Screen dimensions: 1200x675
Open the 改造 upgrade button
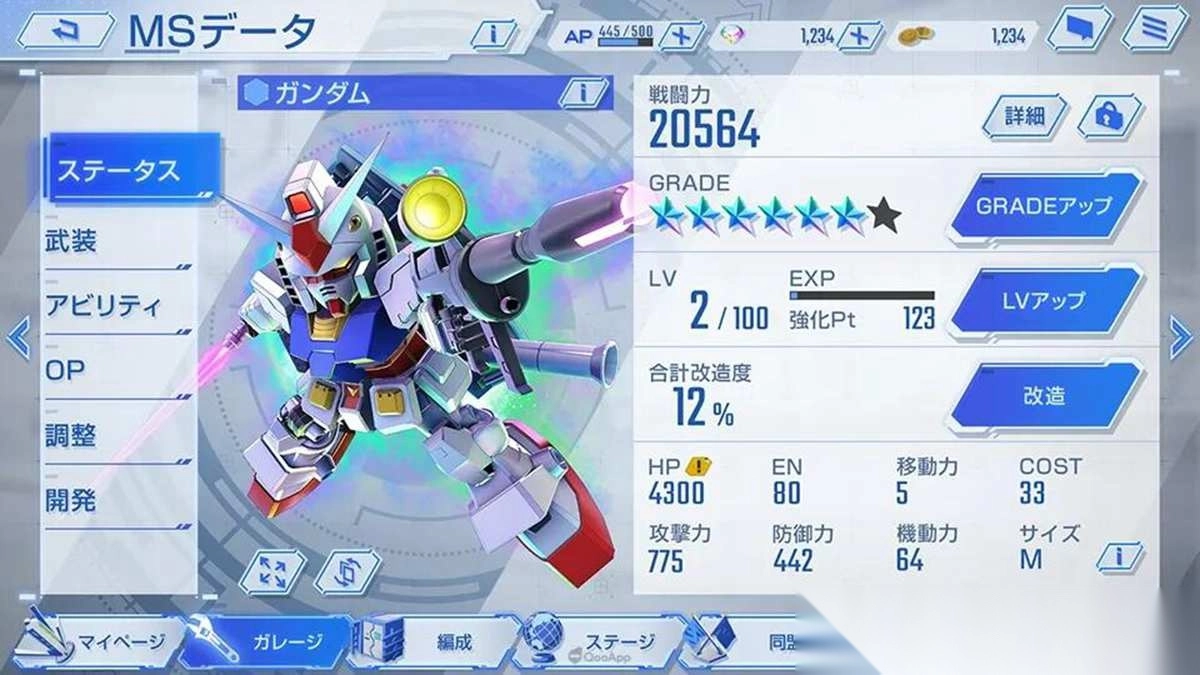point(1044,396)
